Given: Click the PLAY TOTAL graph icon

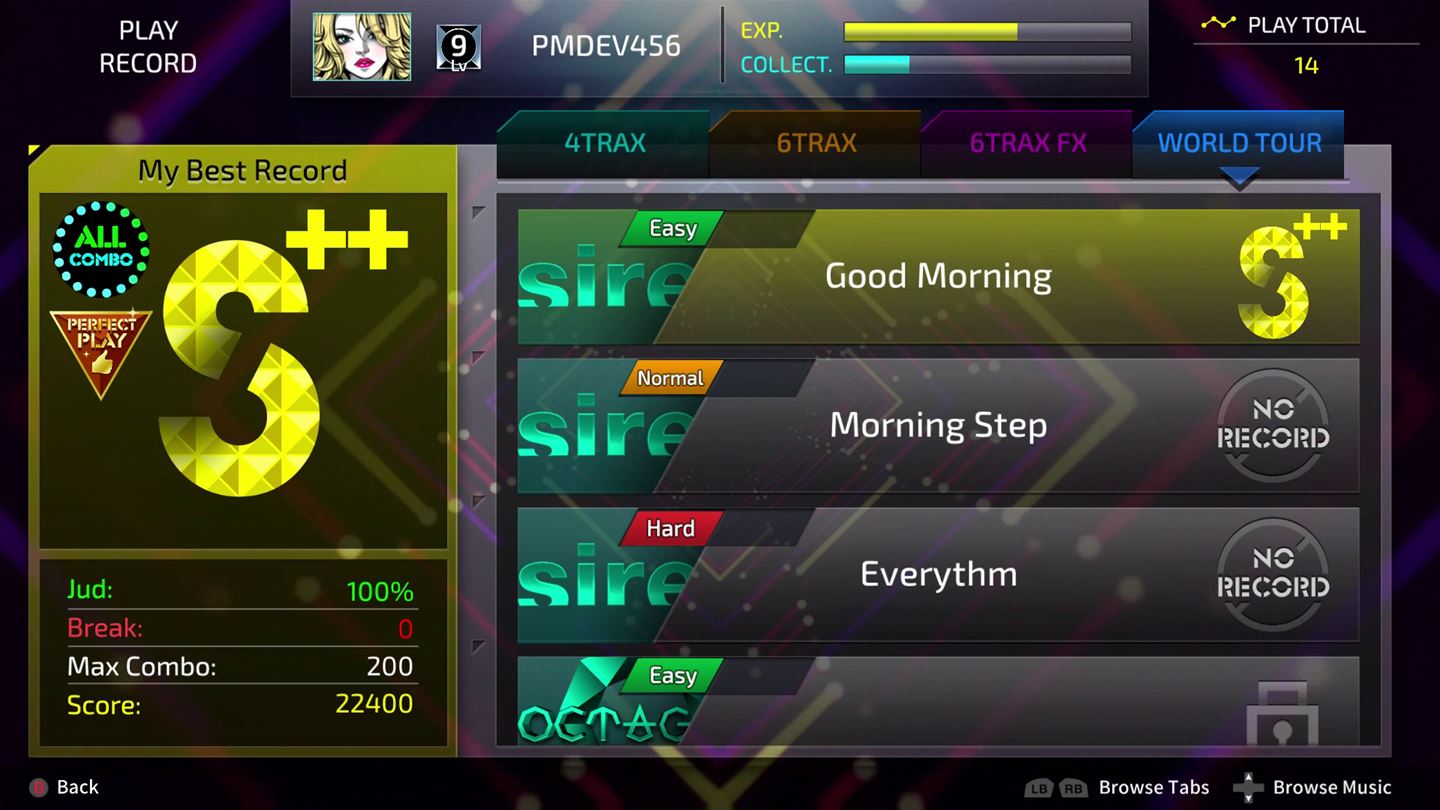Looking at the screenshot, I should tap(1219, 23).
